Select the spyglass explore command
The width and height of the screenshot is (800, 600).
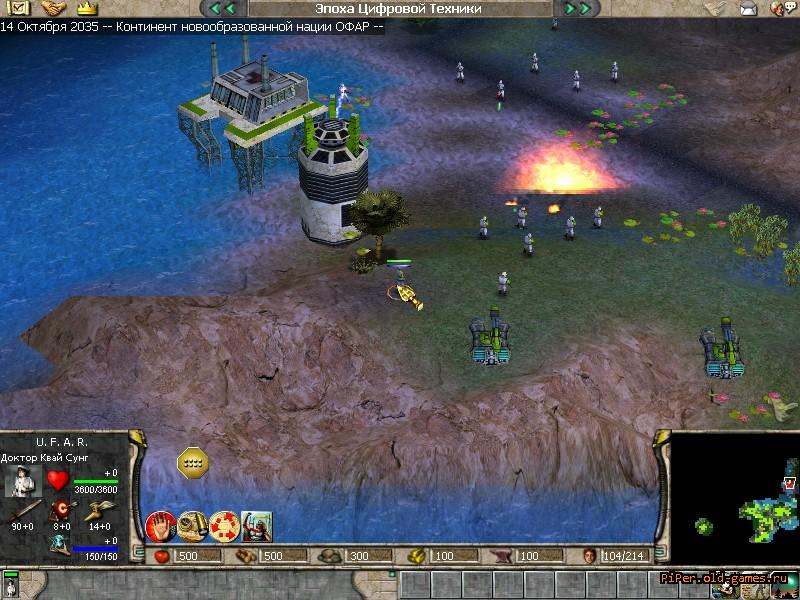192,525
